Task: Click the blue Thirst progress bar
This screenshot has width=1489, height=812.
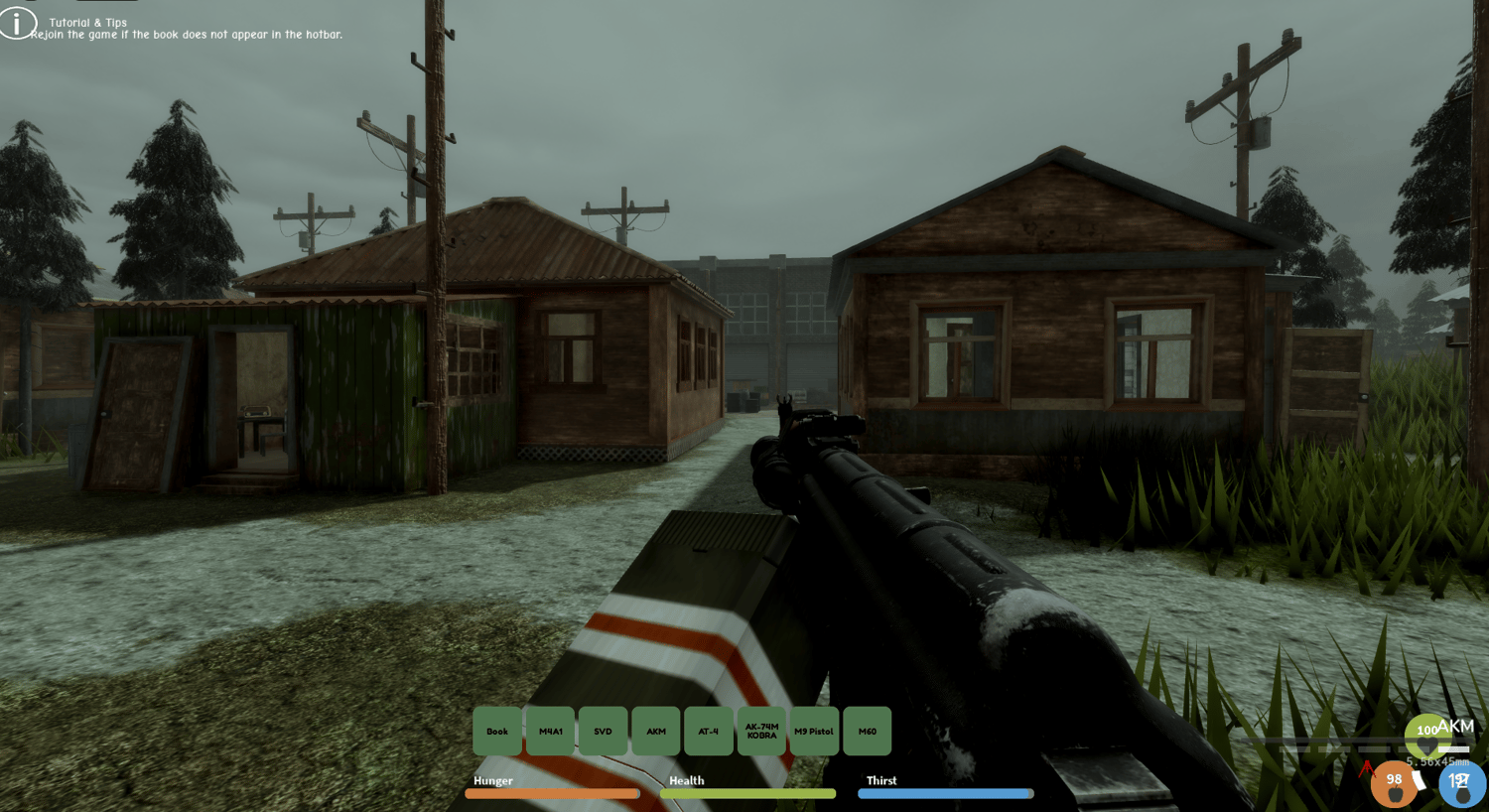Action: point(945,793)
